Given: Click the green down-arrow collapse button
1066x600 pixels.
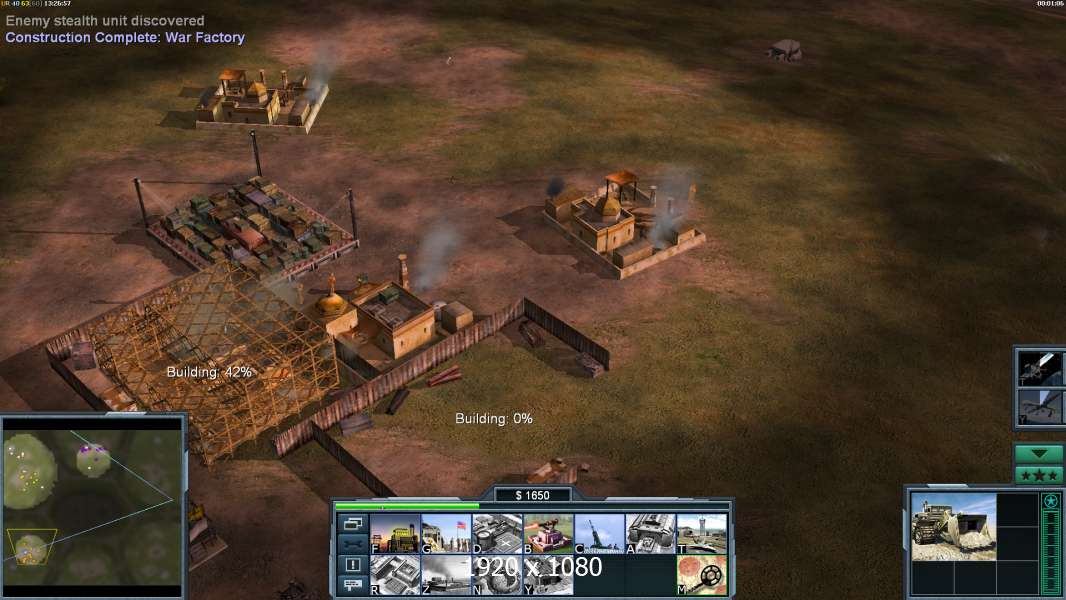Looking at the screenshot, I should [x=1038, y=454].
